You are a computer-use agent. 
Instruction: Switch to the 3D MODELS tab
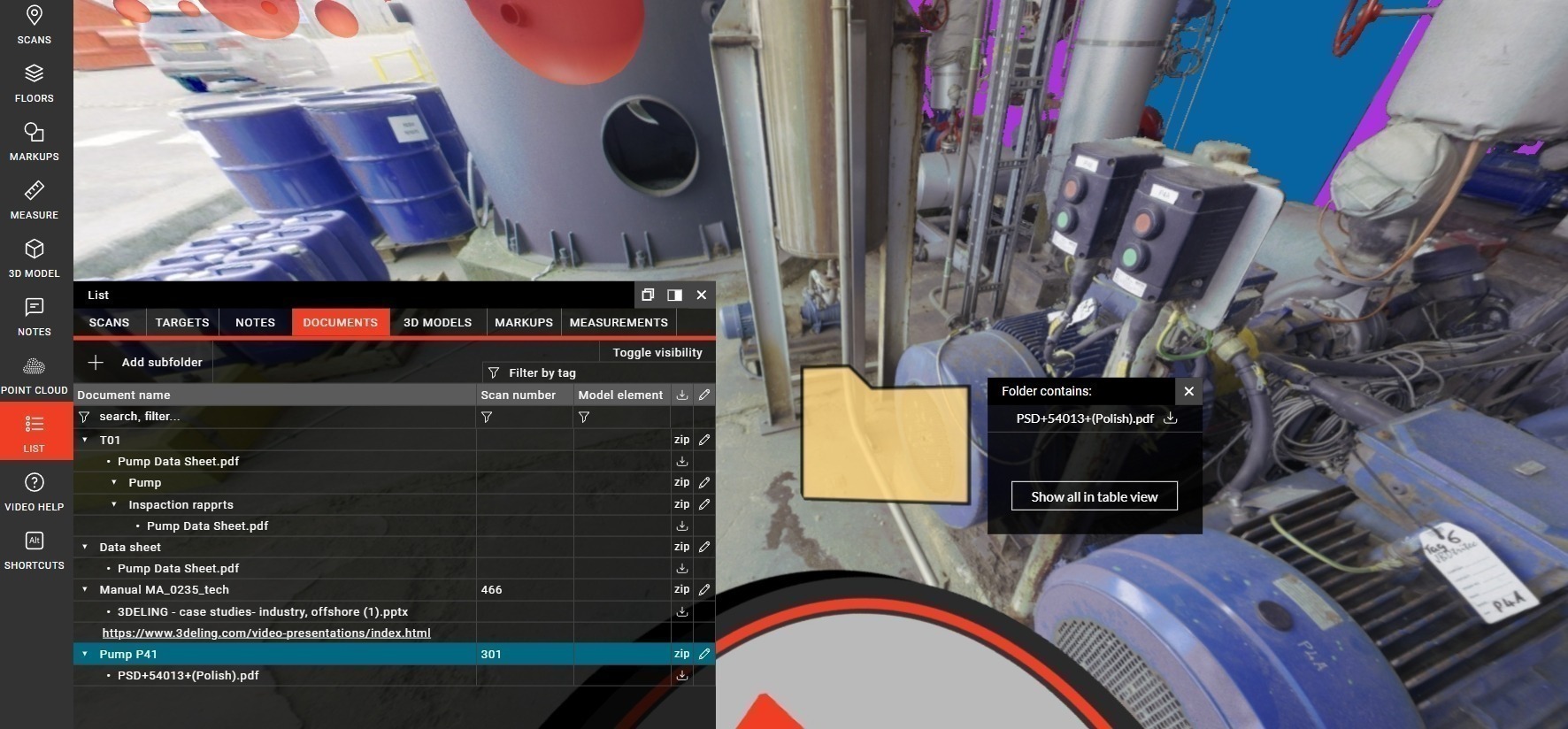click(437, 322)
